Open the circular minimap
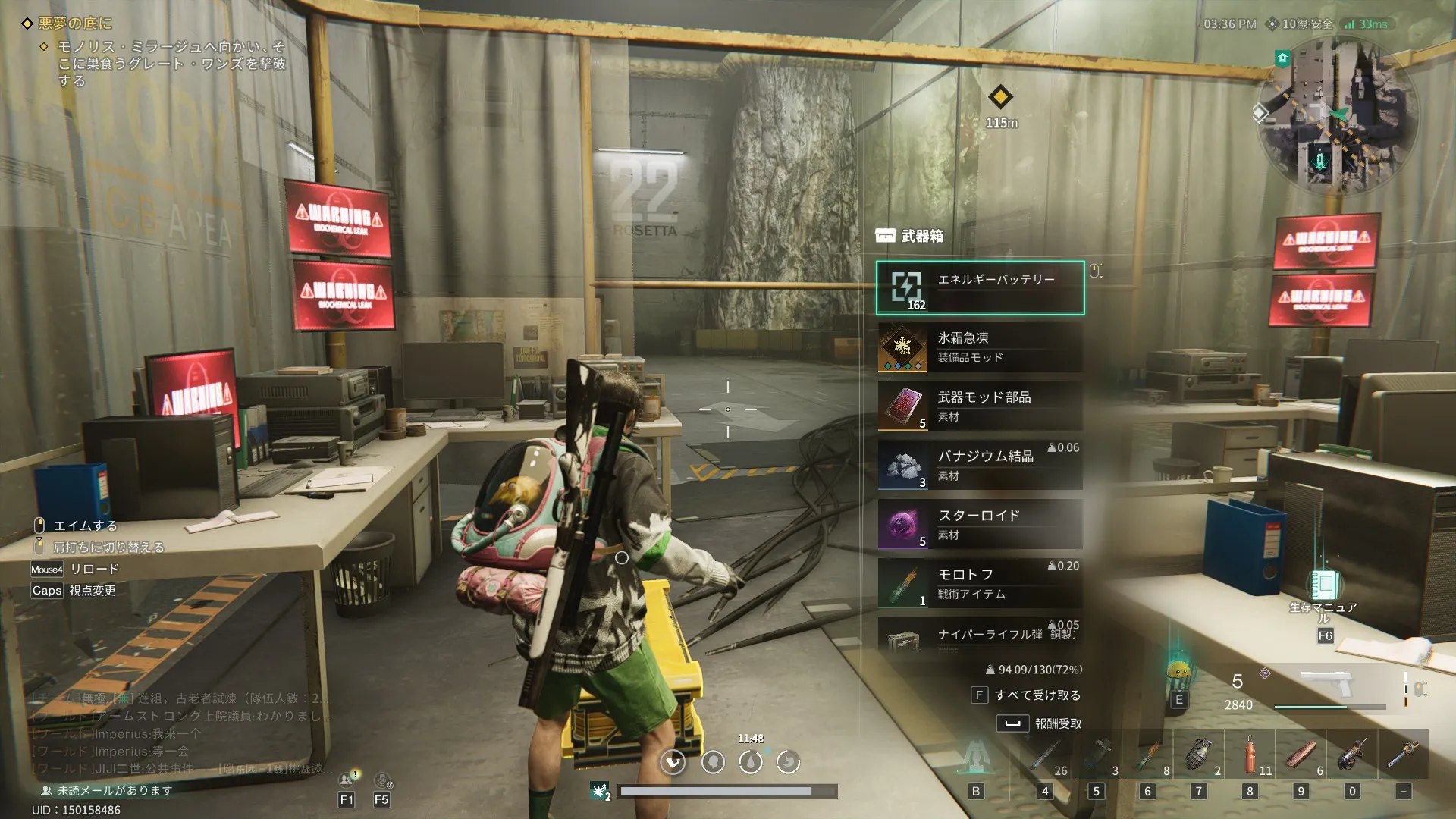 [1337, 115]
